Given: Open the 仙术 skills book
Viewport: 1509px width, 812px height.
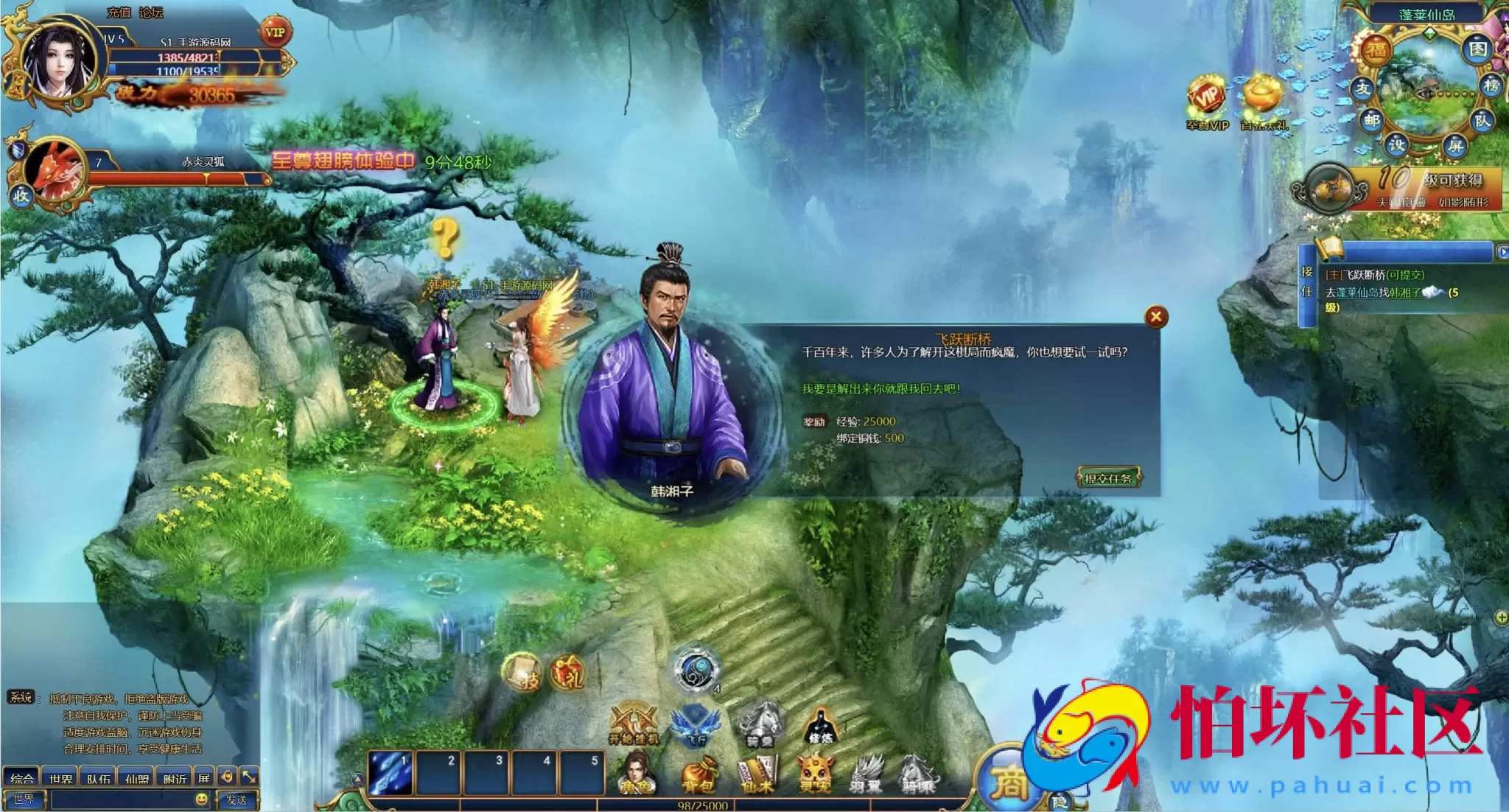Looking at the screenshot, I should pos(757,775).
